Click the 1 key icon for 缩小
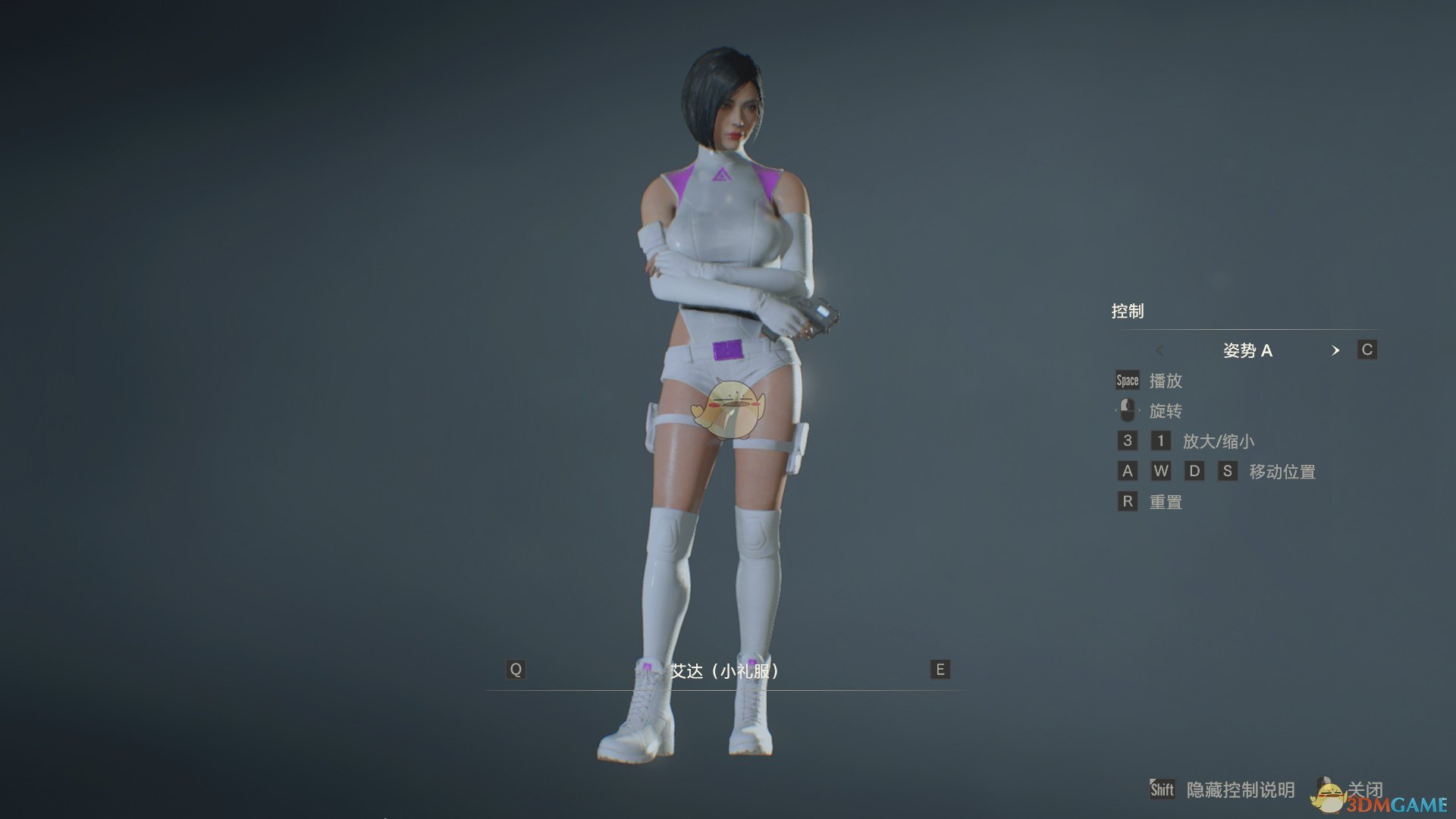1456x819 pixels. point(1160,441)
